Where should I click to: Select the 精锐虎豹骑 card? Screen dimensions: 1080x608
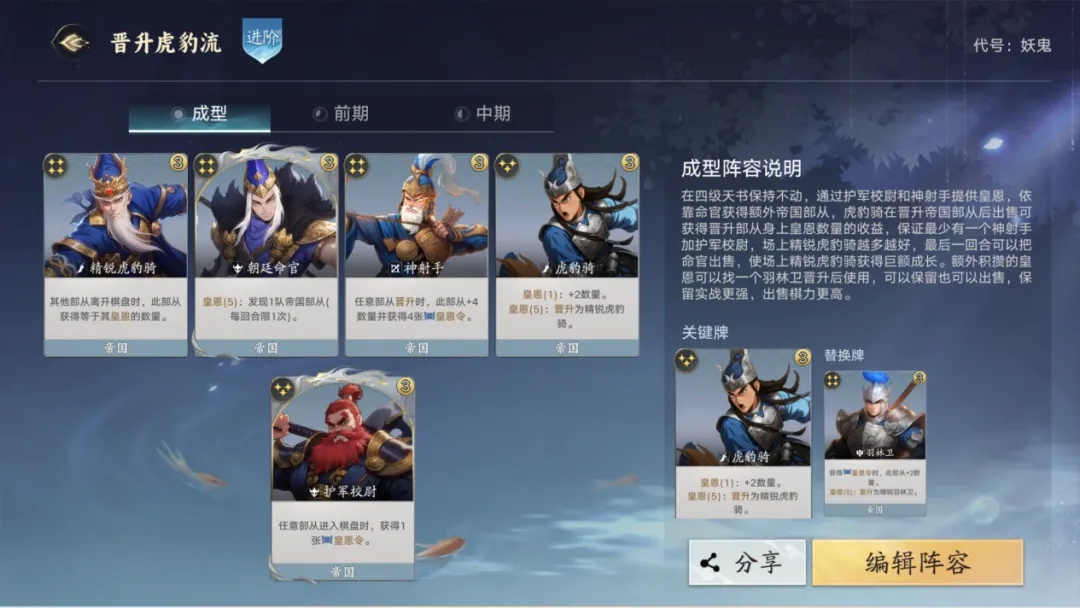[x=116, y=255]
